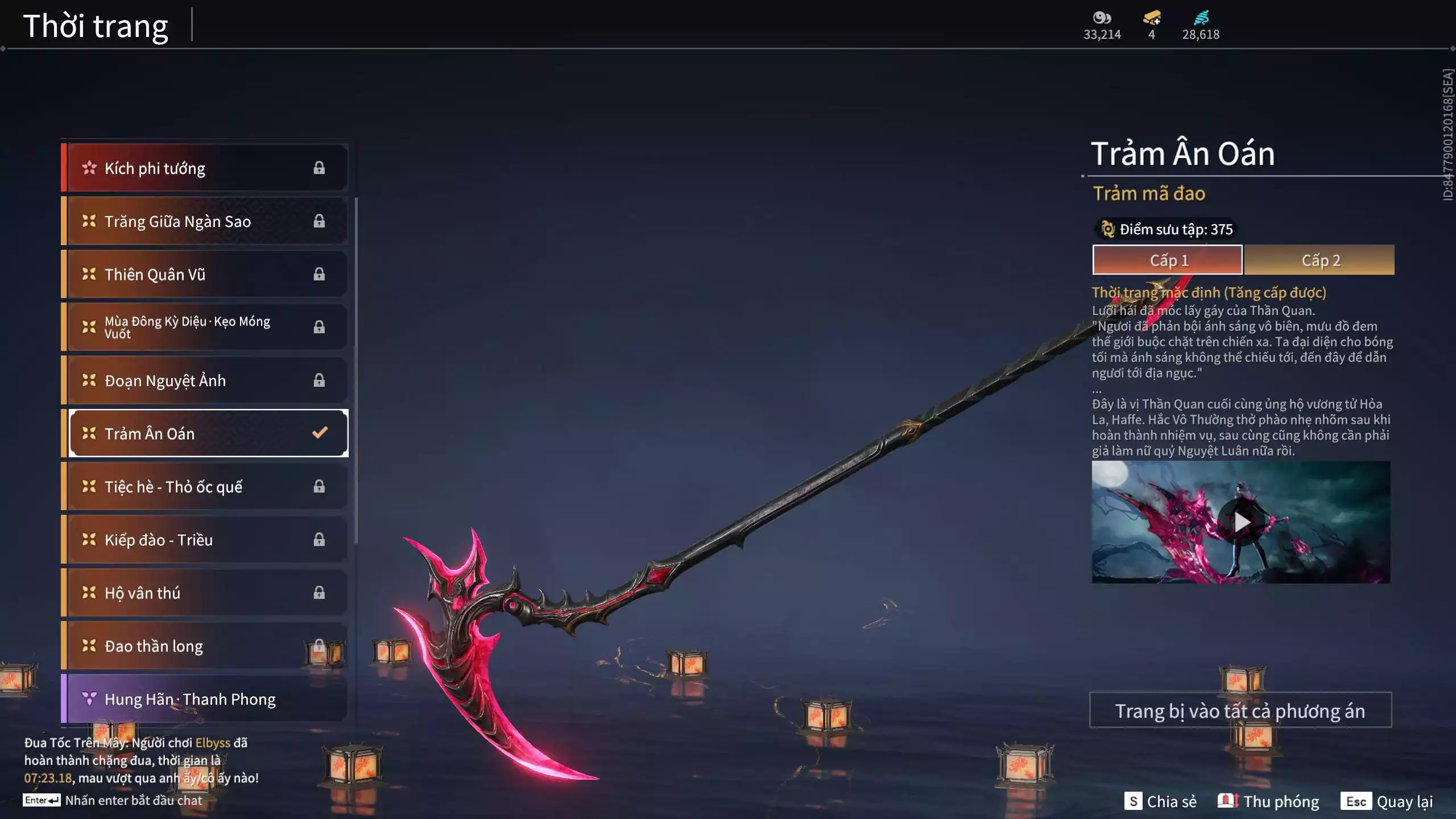Viewport: 1456px width, 819px height.
Task: Choose the Trăng Giữa Ngàn Sao skin
Action: [205, 221]
